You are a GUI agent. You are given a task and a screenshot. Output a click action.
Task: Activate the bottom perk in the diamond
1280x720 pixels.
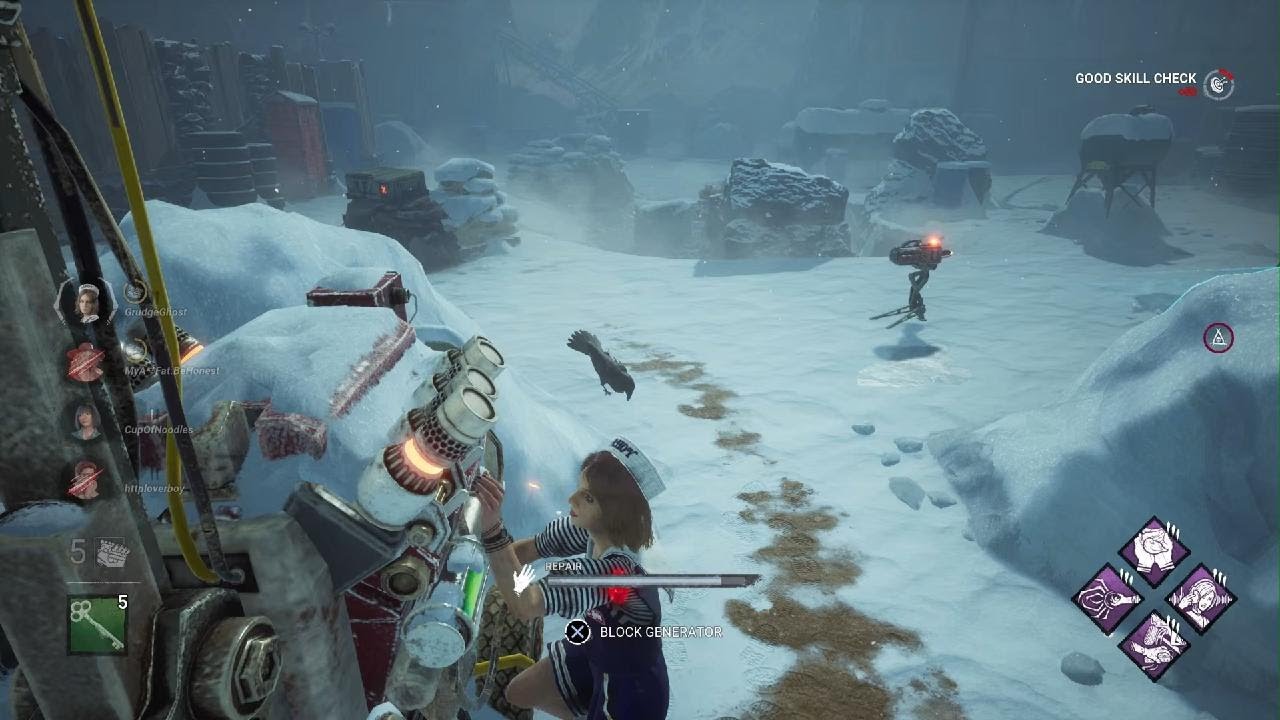pyautogui.click(x=1154, y=644)
